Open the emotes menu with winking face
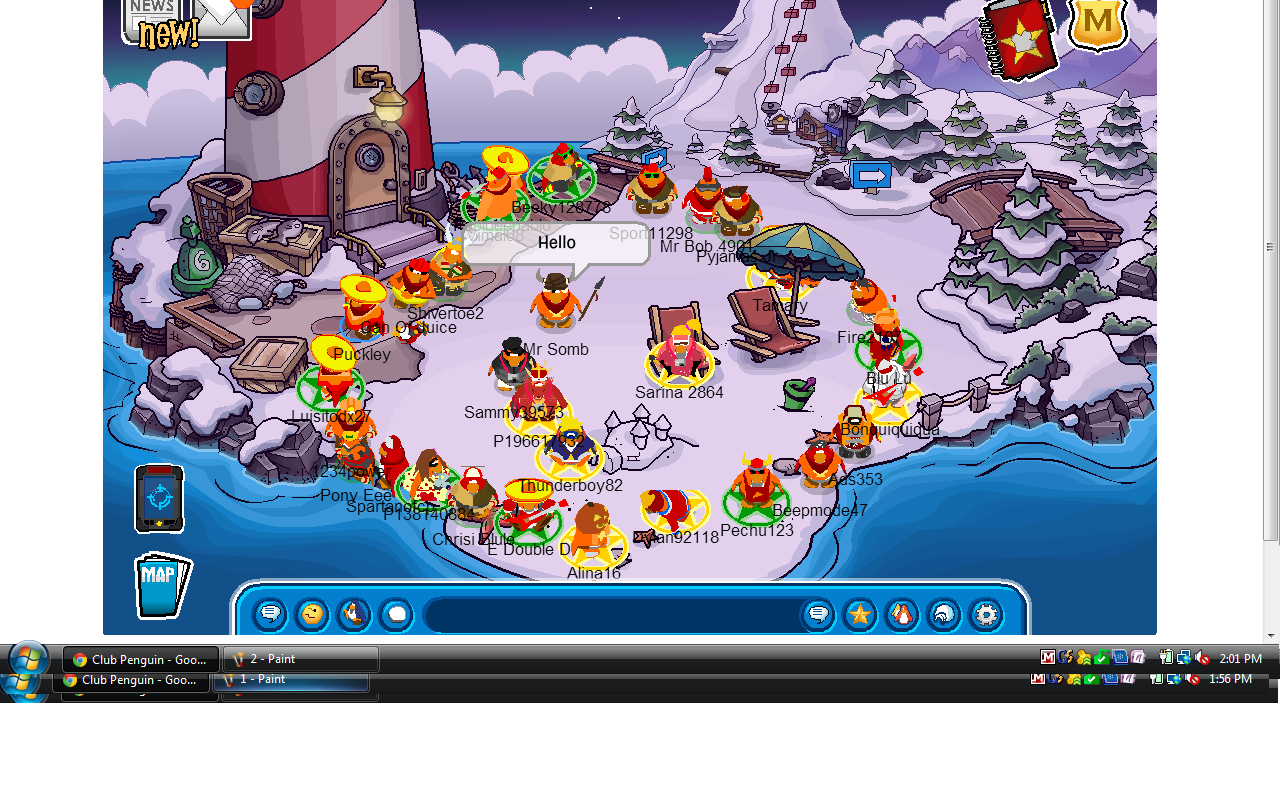 pyautogui.click(x=312, y=614)
